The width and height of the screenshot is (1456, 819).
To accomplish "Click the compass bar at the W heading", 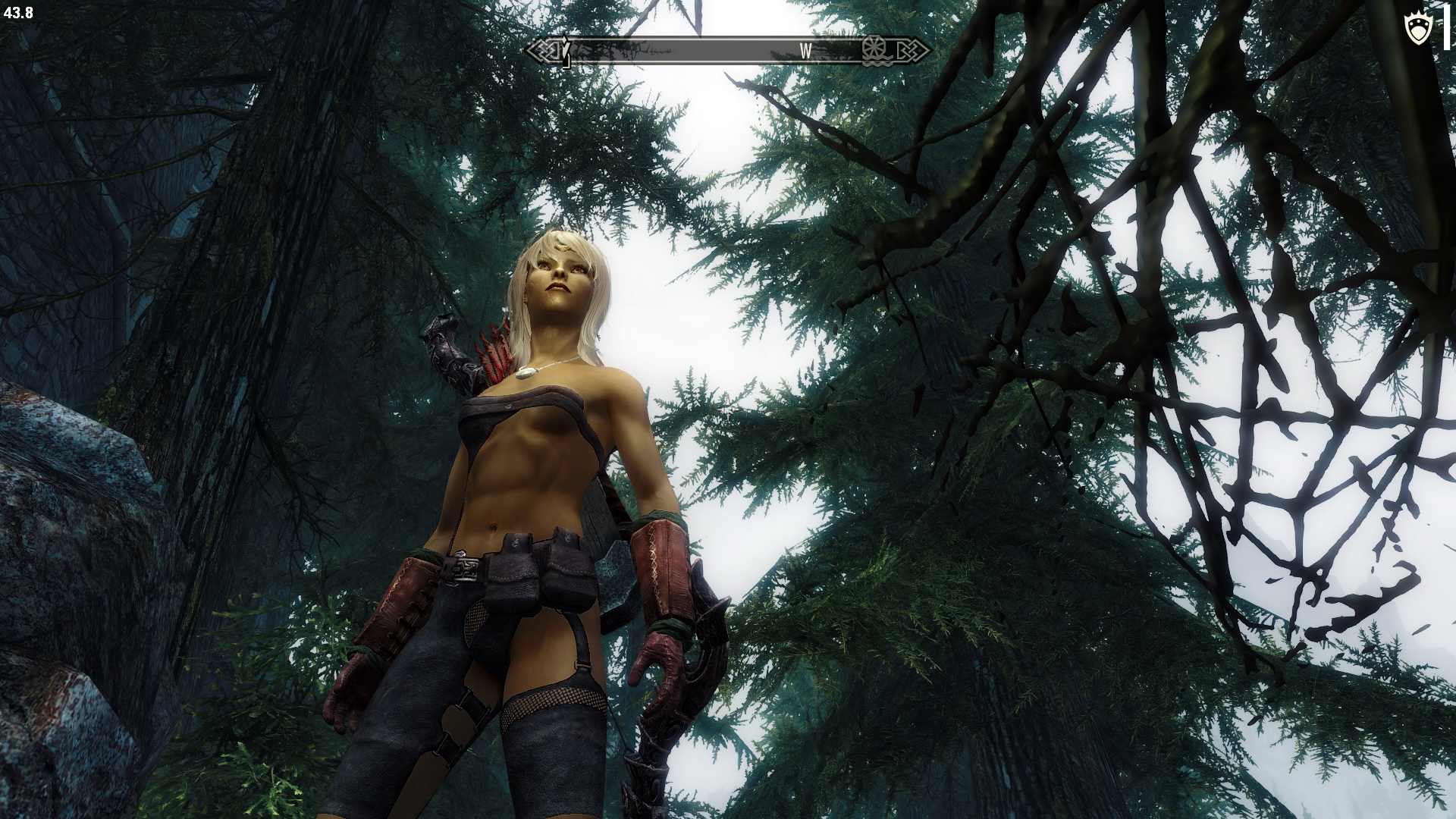I will coord(805,51).
